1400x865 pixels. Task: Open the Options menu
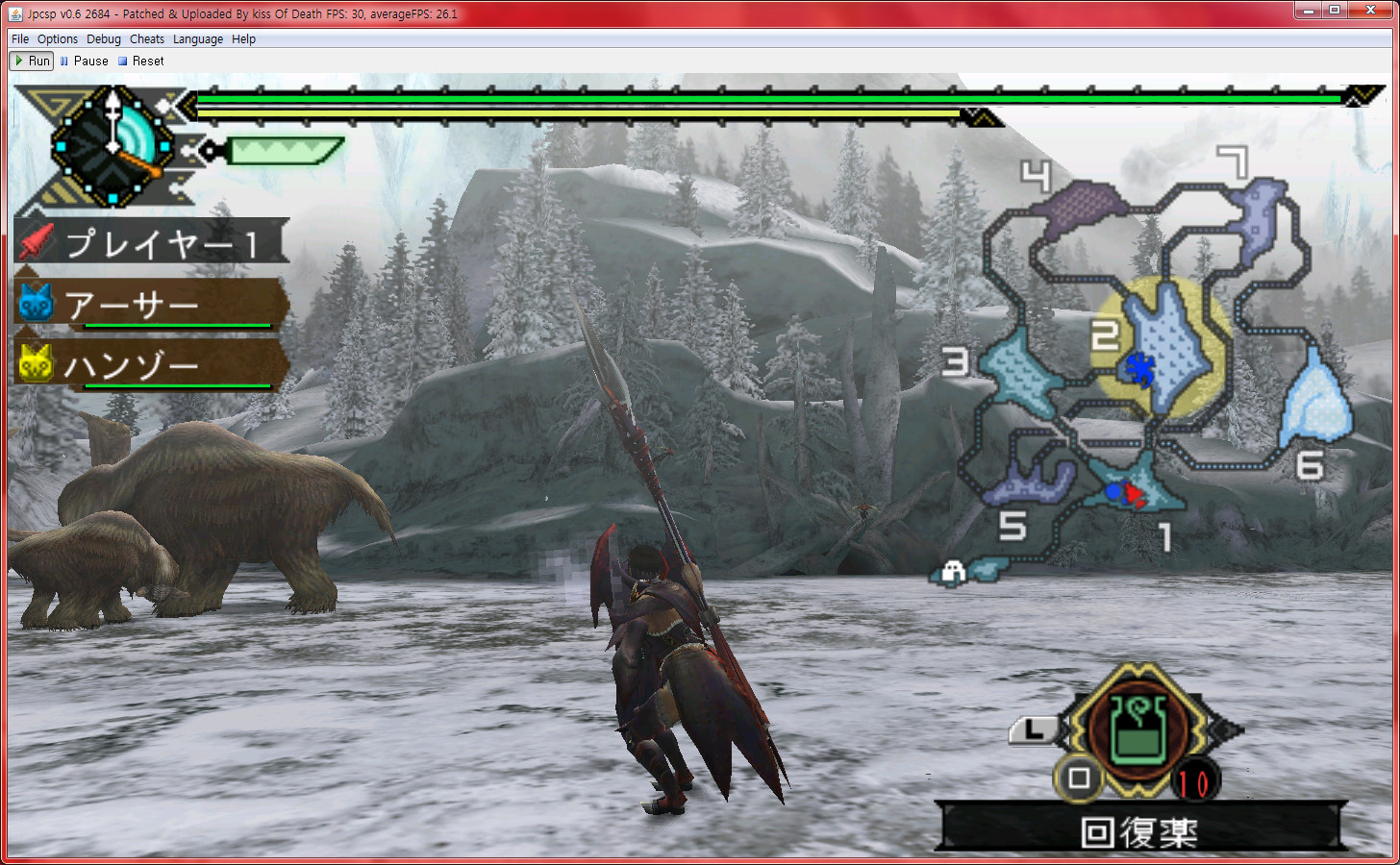(58, 39)
